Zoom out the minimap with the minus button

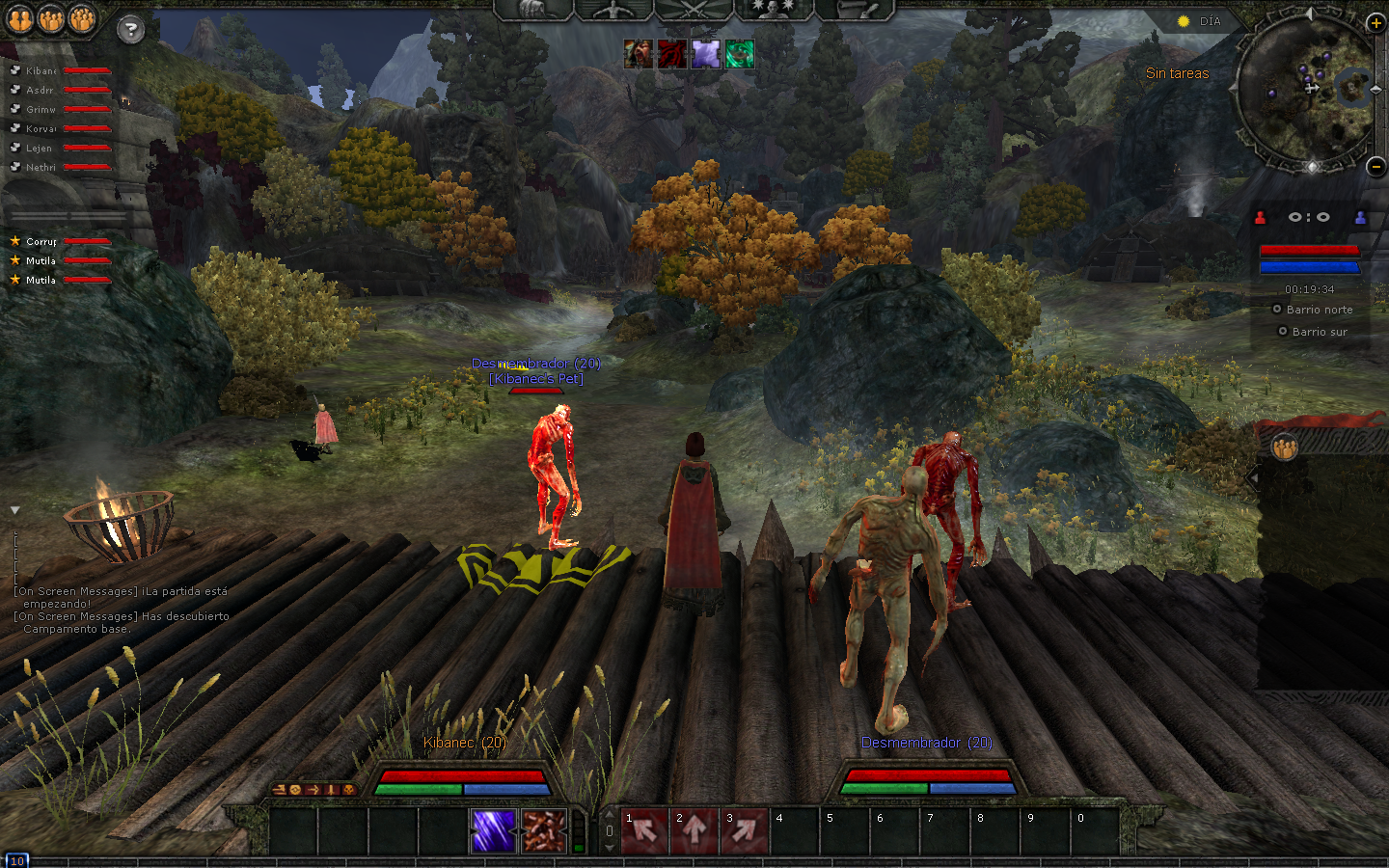(1375, 166)
